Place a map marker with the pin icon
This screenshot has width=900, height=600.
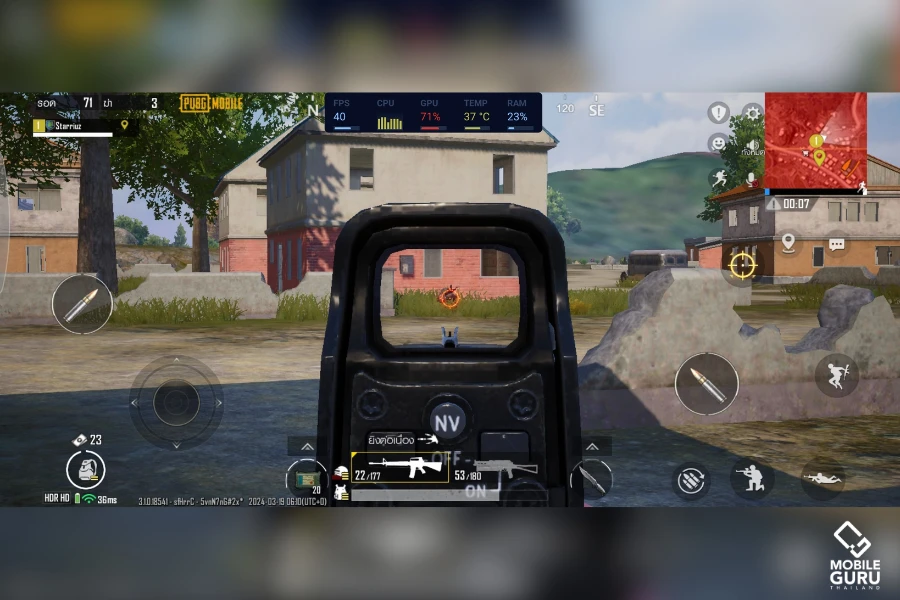point(788,242)
